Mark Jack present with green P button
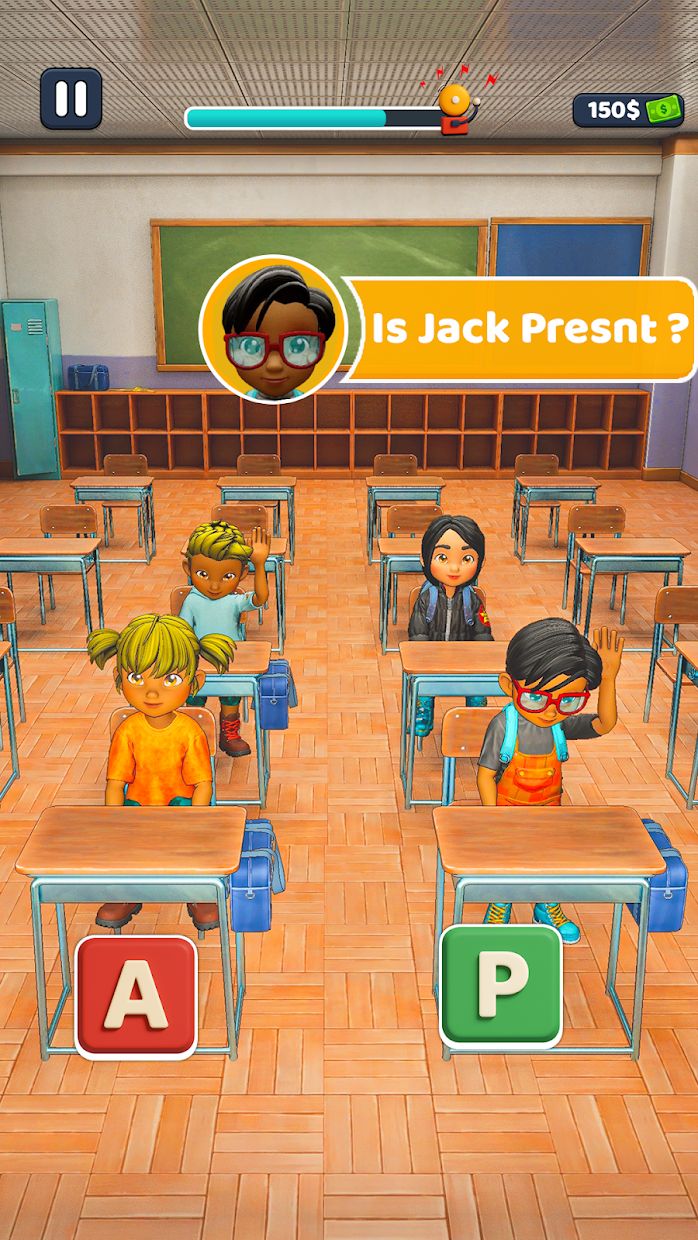 click(501, 985)
